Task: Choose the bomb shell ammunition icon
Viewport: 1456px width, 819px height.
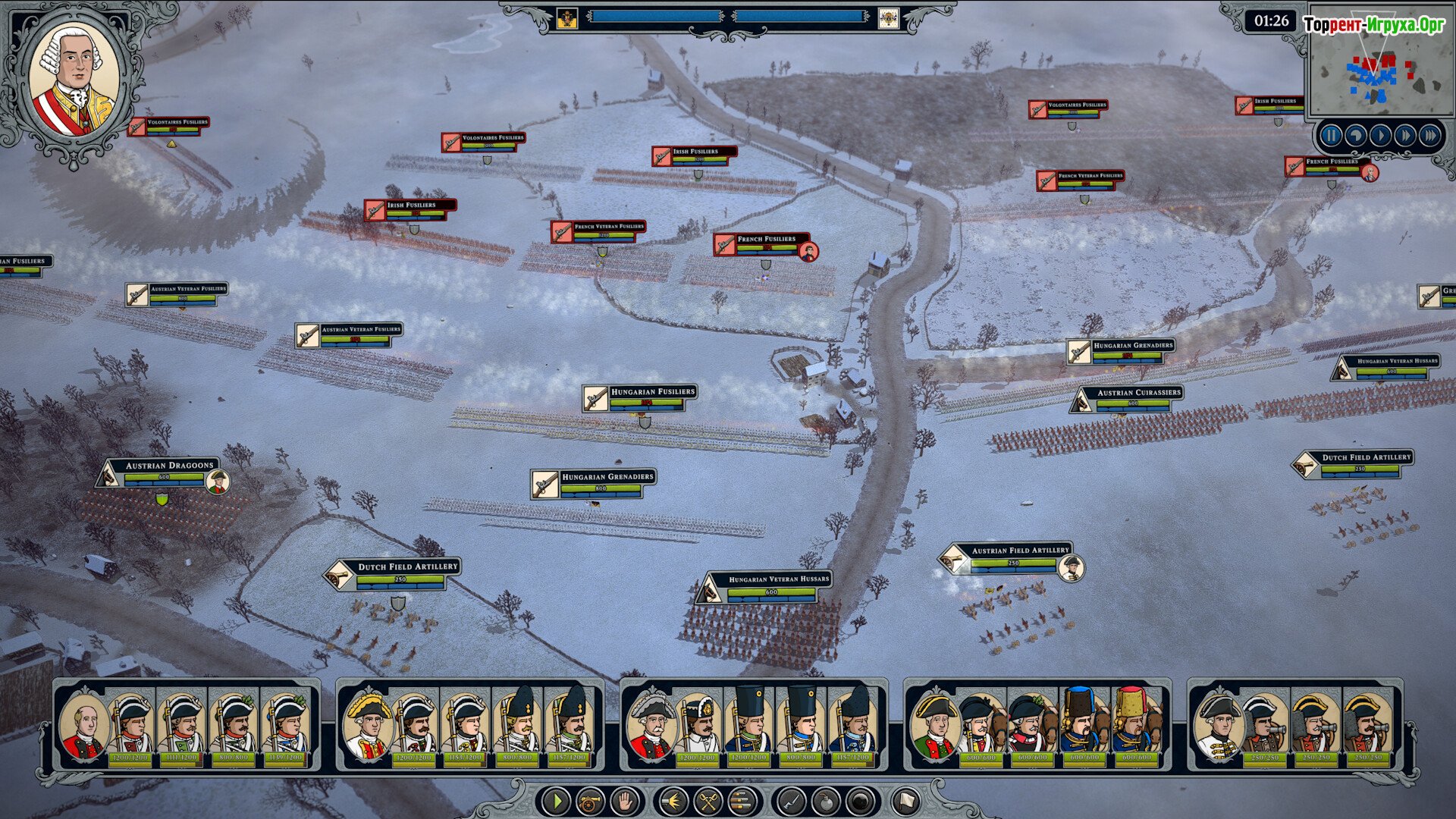Action: tap(825, 801)
